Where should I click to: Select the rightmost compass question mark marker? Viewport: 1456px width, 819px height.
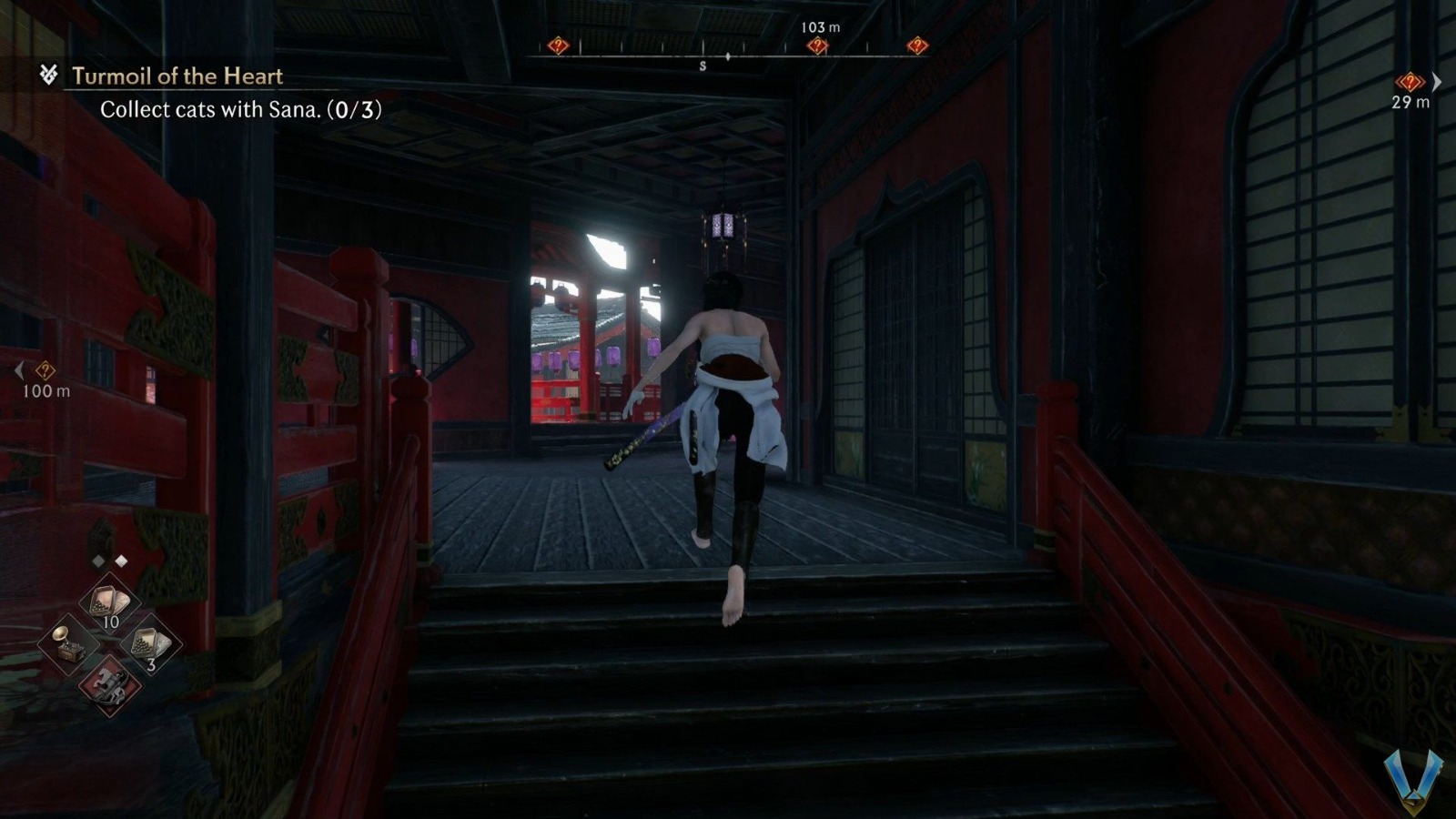point(917,44)
